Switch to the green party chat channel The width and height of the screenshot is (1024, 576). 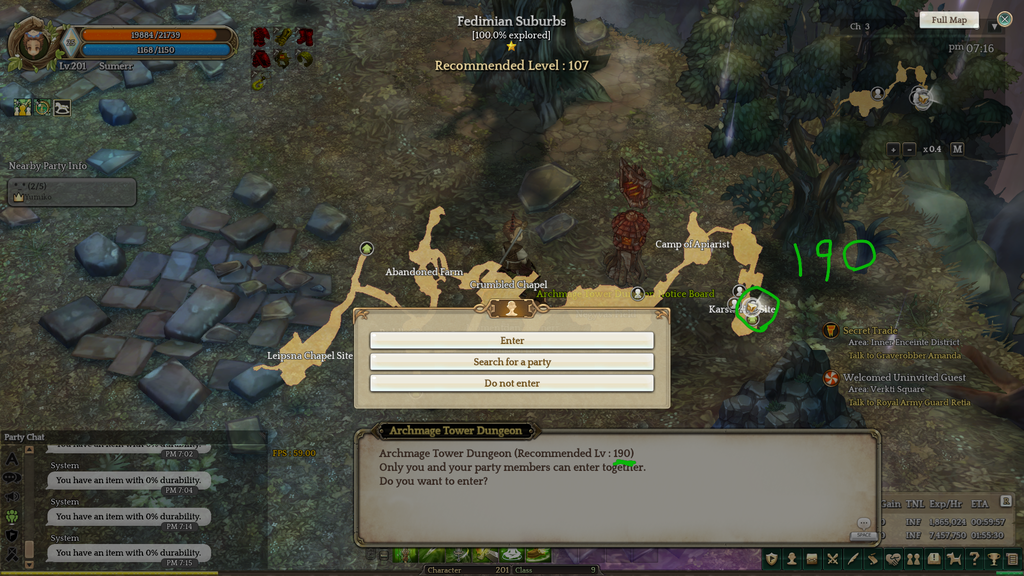pyautogui.click(x=13, y=517)
